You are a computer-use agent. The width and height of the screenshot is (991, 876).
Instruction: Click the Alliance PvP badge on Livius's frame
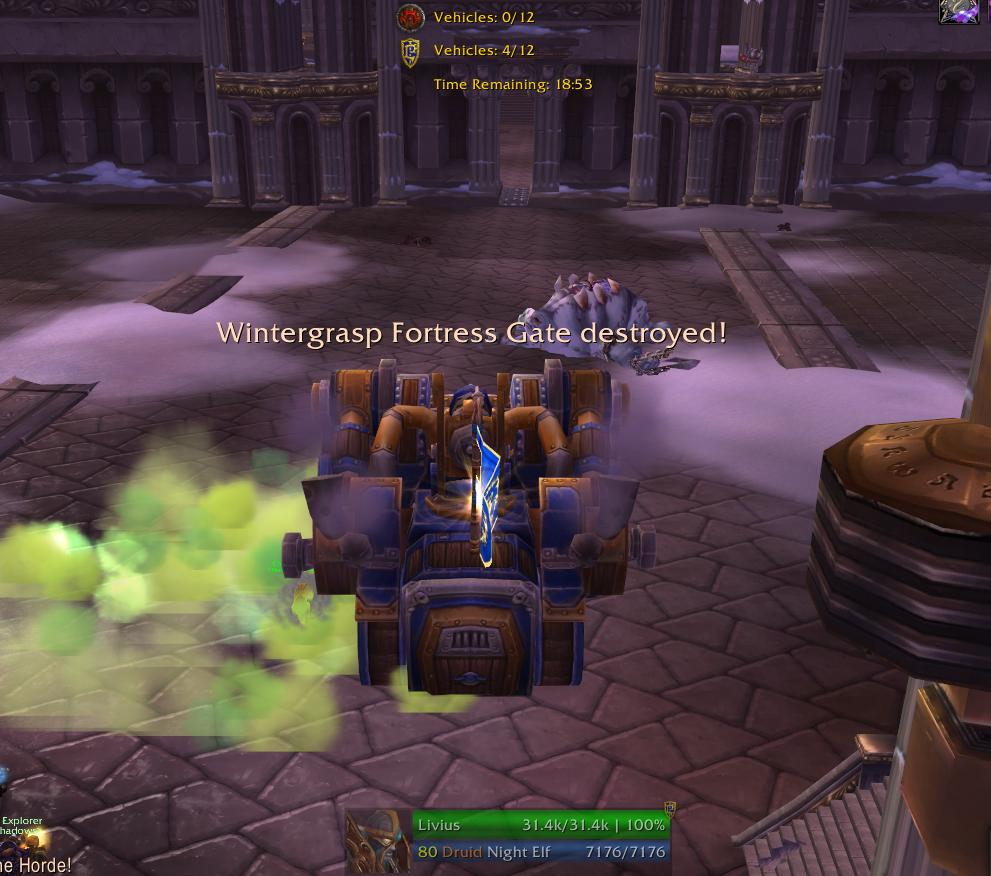670,809
